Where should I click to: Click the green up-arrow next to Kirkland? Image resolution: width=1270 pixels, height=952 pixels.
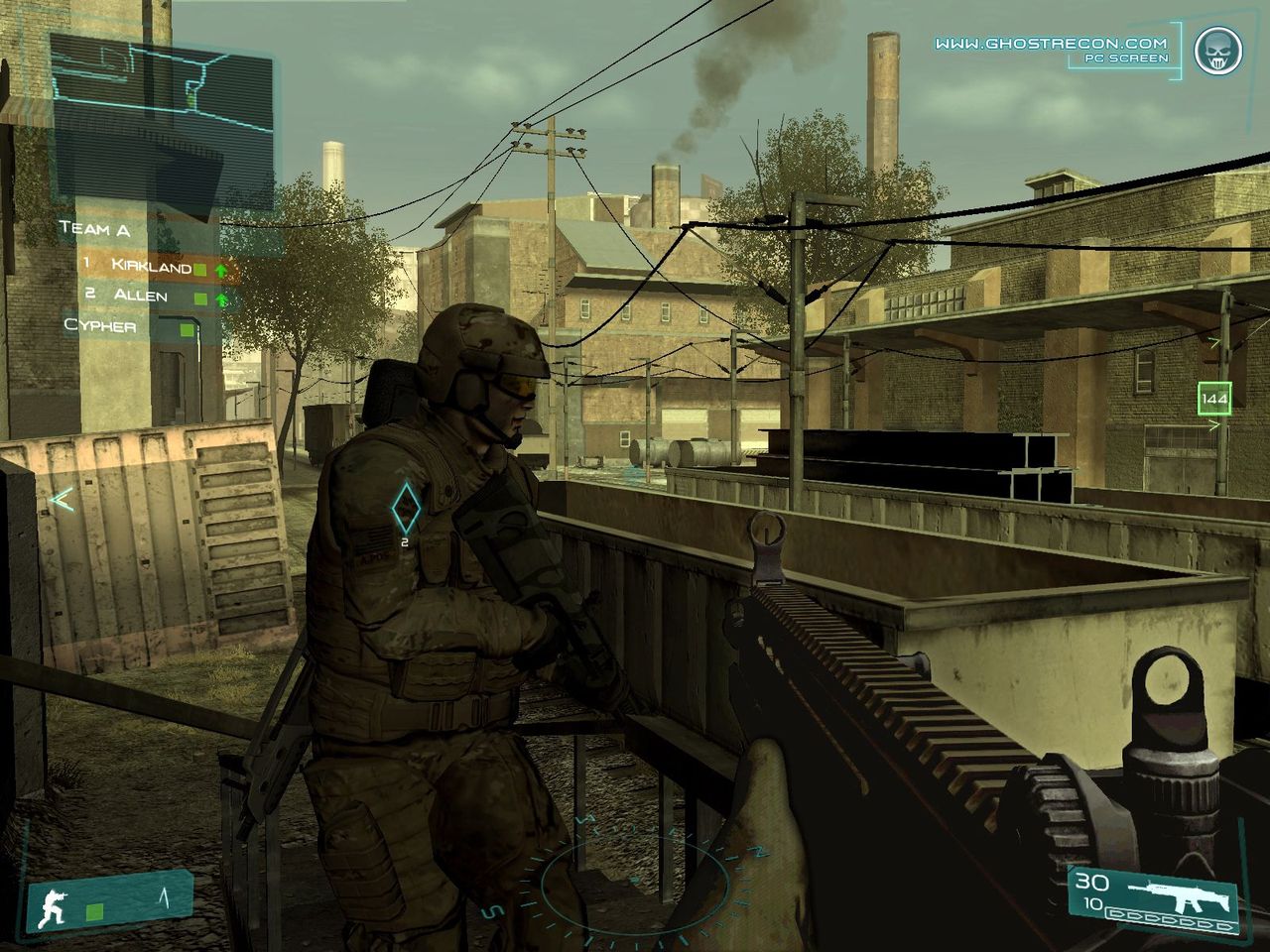click(221, 270)
